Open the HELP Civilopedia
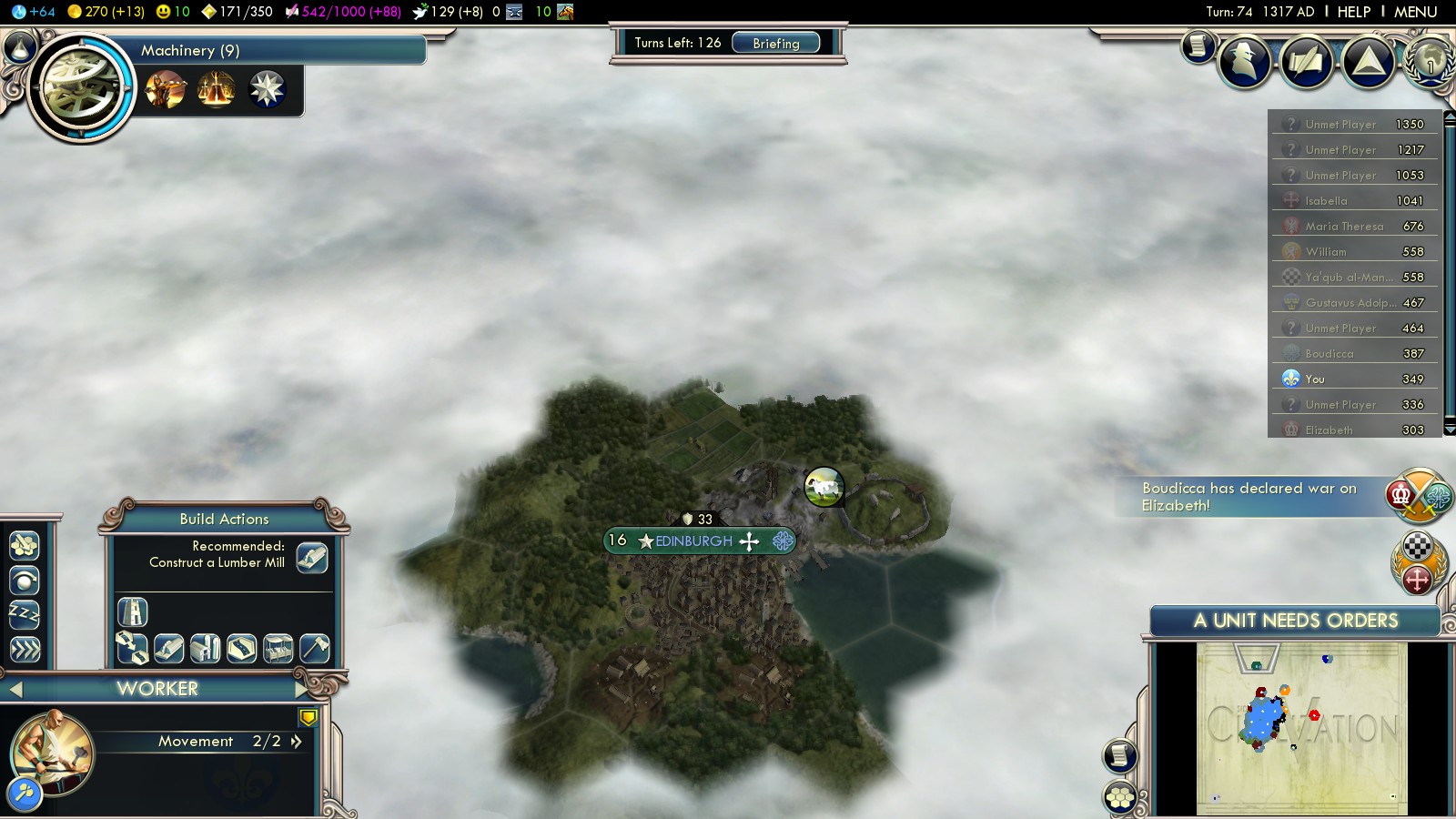Viewport: 1456px width, 819px height. [x=1353, y=12]
